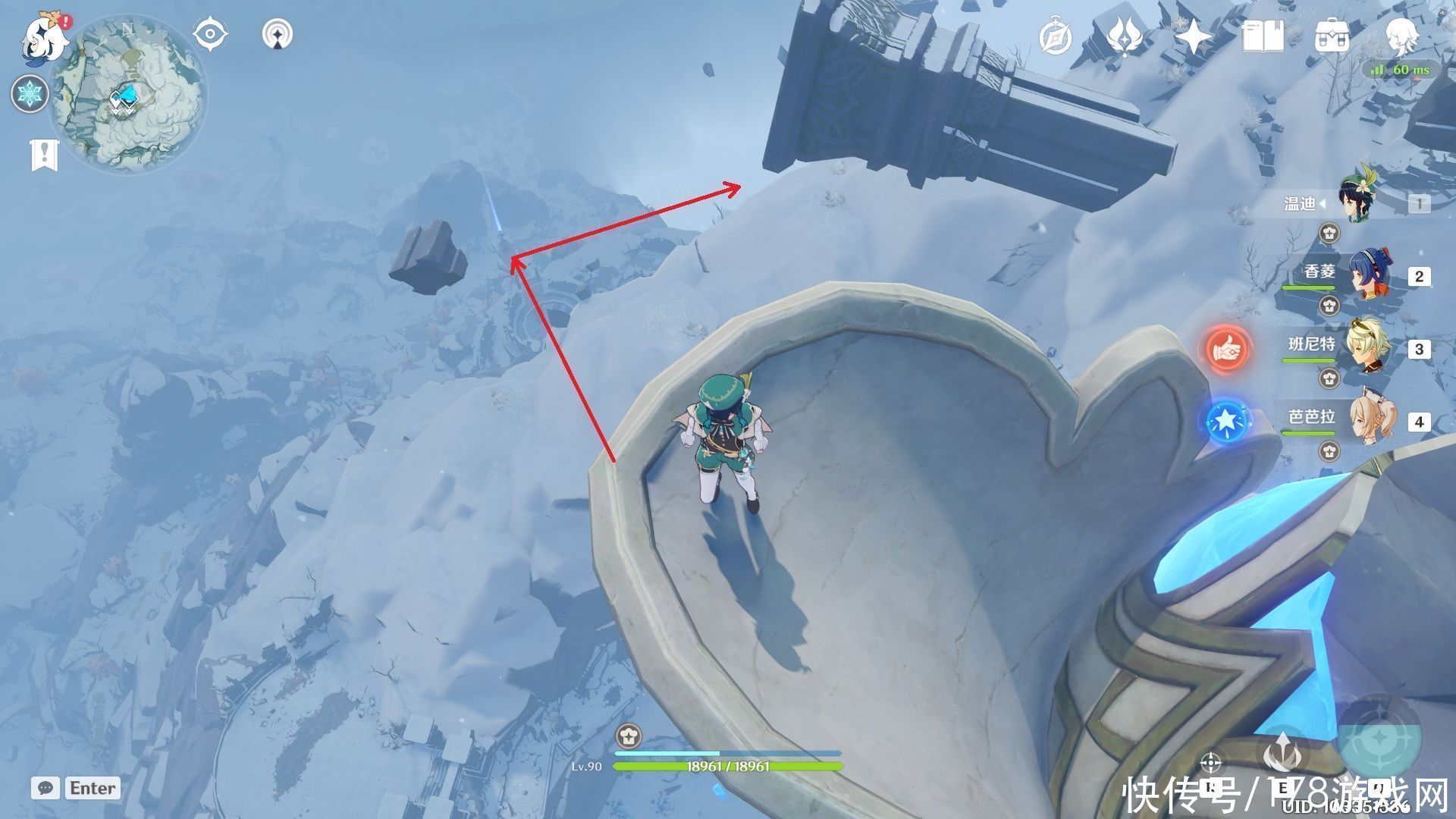Click the elemental sight eye icon
Screen dimensions: 1456x819
210,35
